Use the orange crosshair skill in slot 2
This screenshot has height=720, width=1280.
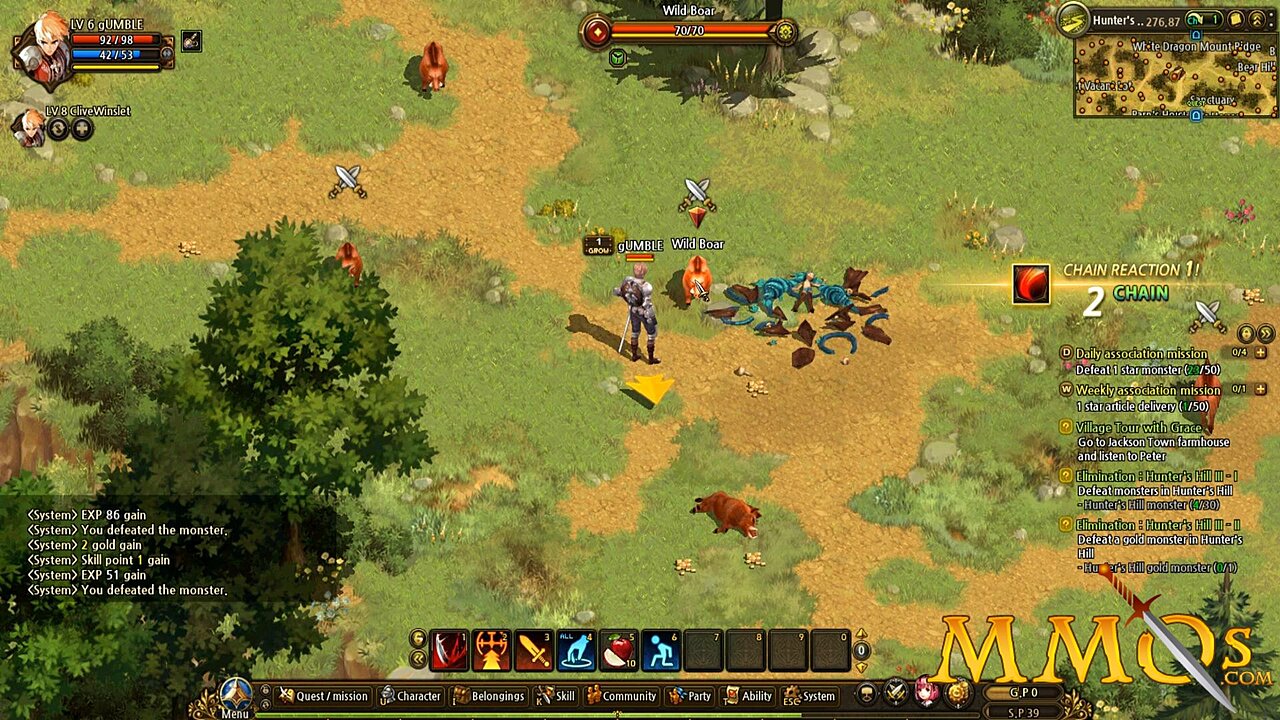pos(491,650)
